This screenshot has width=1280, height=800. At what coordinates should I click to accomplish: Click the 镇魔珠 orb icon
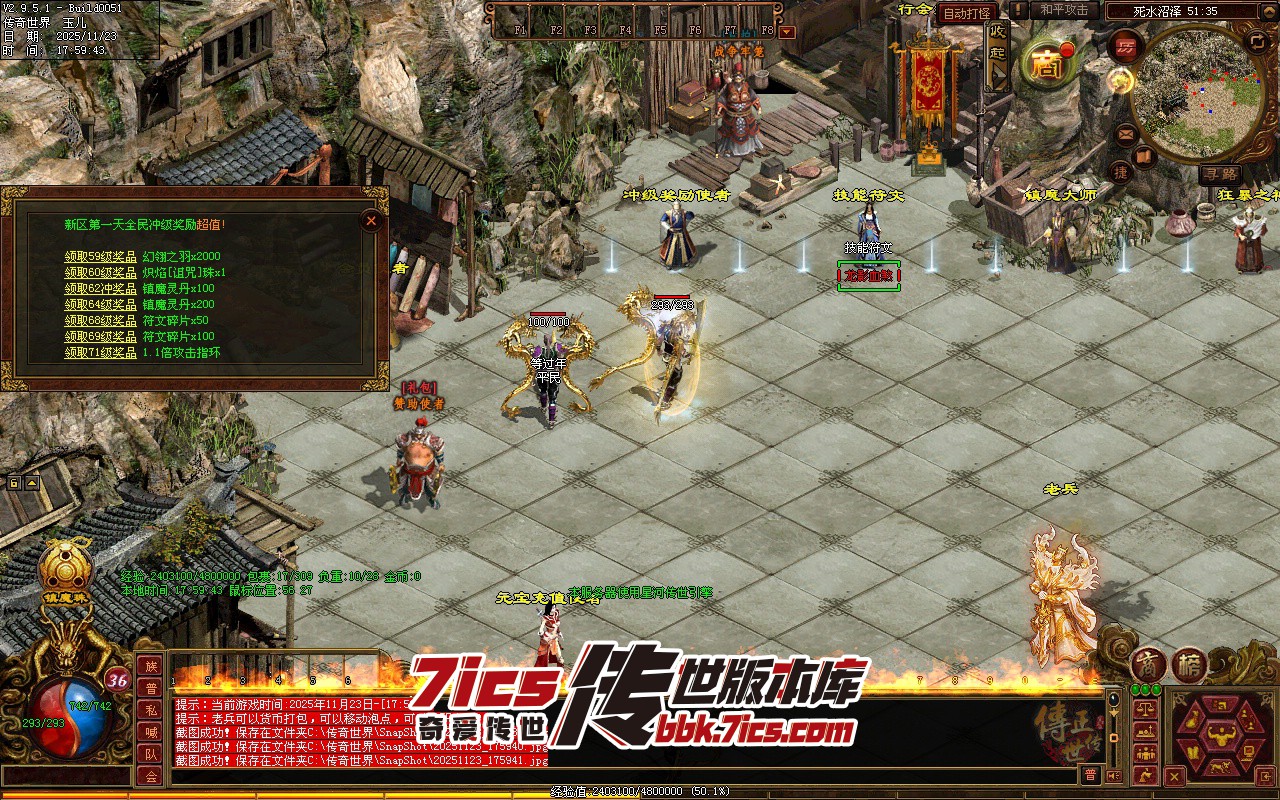point(65,567)
